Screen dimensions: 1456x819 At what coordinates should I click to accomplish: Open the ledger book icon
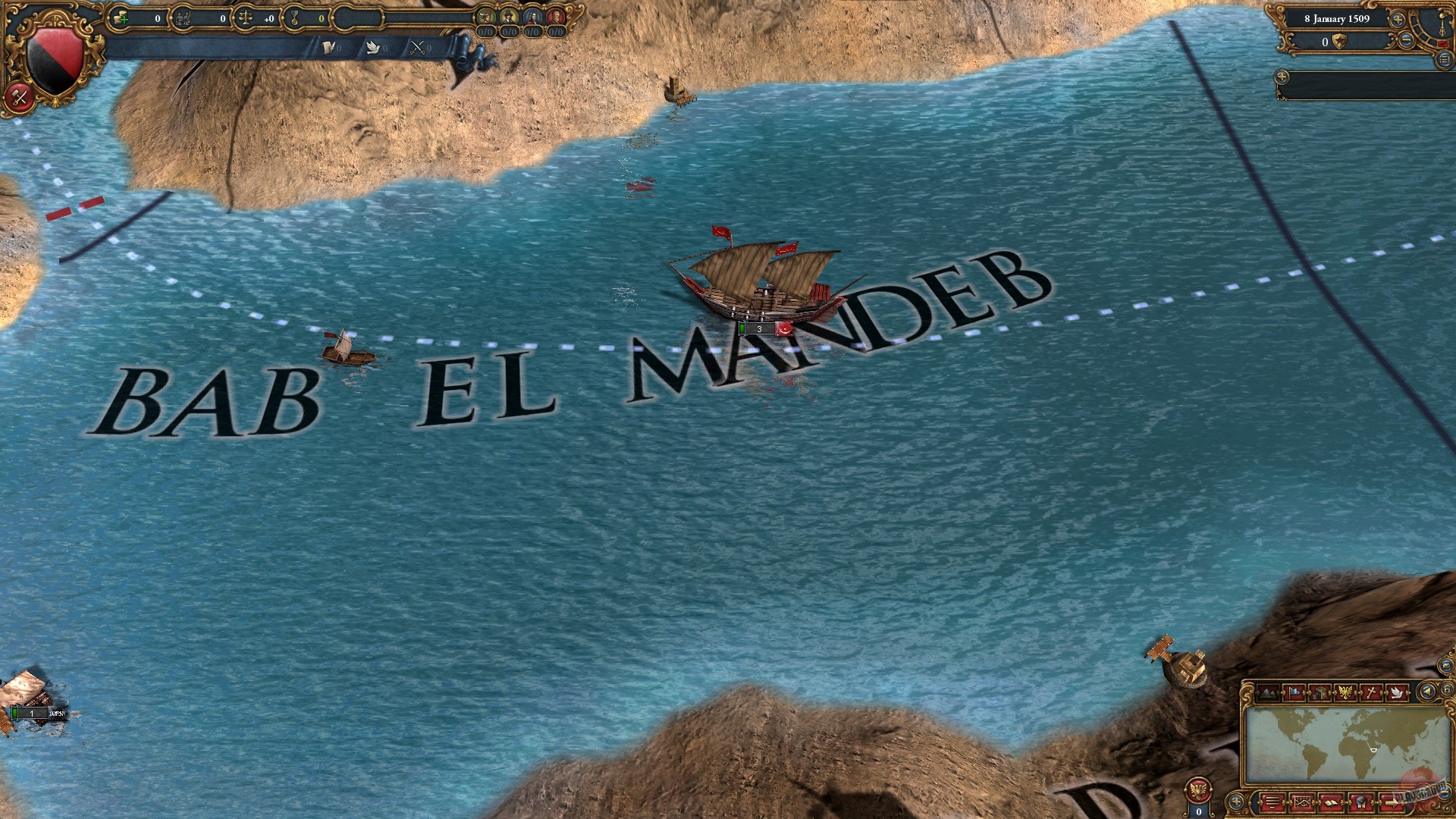click(x=1331, y=802)
